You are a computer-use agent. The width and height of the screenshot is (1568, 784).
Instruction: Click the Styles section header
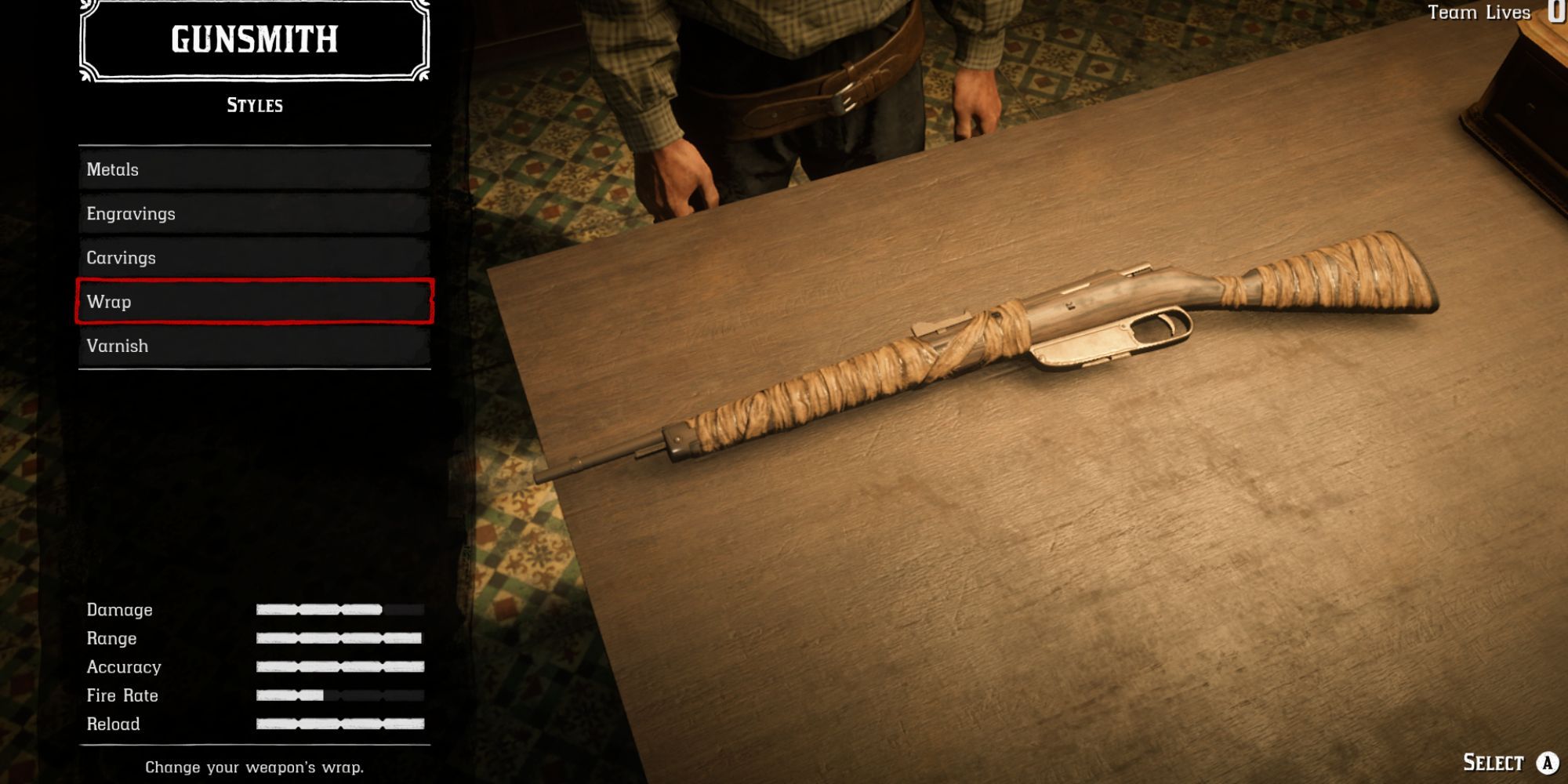(253, 106)
